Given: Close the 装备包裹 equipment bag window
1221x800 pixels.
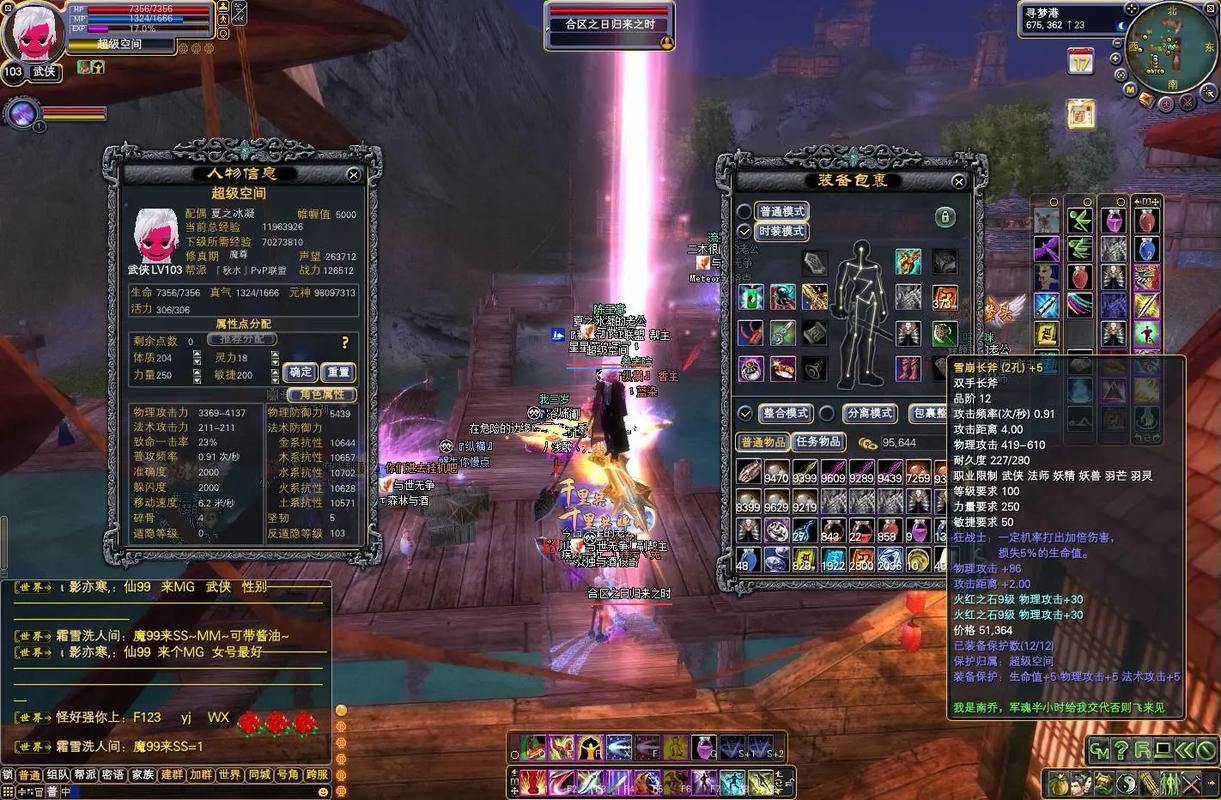Looking at the screenshot, I should click(959, 181).
